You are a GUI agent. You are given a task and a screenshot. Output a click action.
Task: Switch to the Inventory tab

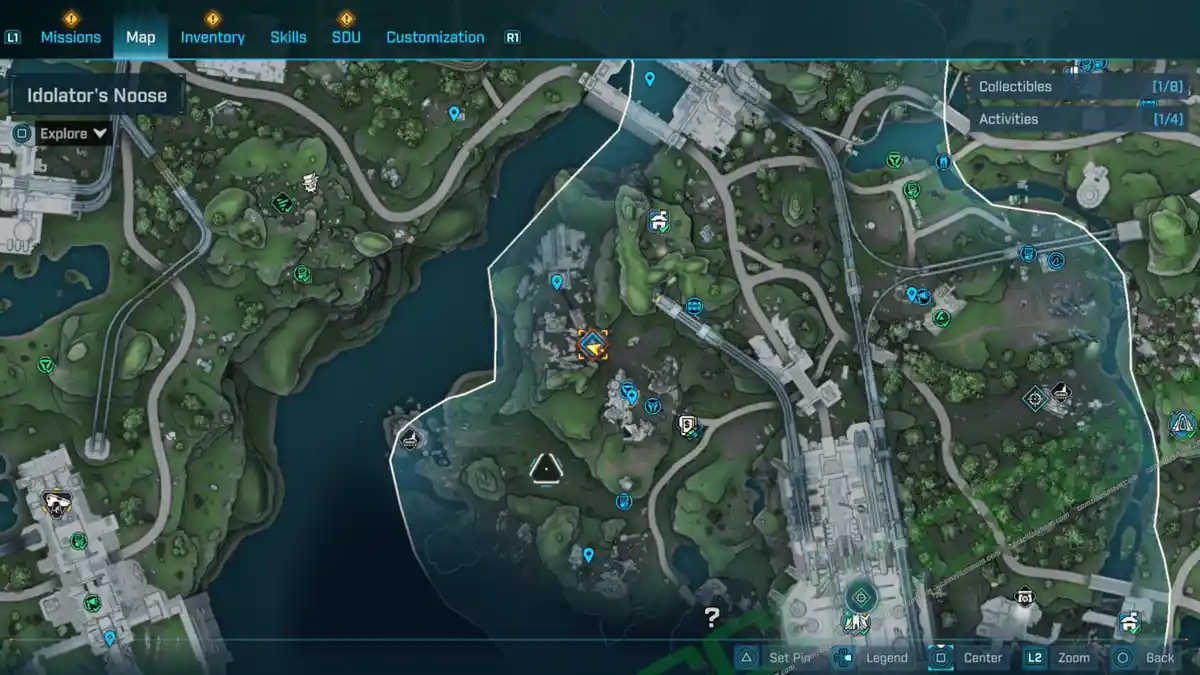click(212, 37)
